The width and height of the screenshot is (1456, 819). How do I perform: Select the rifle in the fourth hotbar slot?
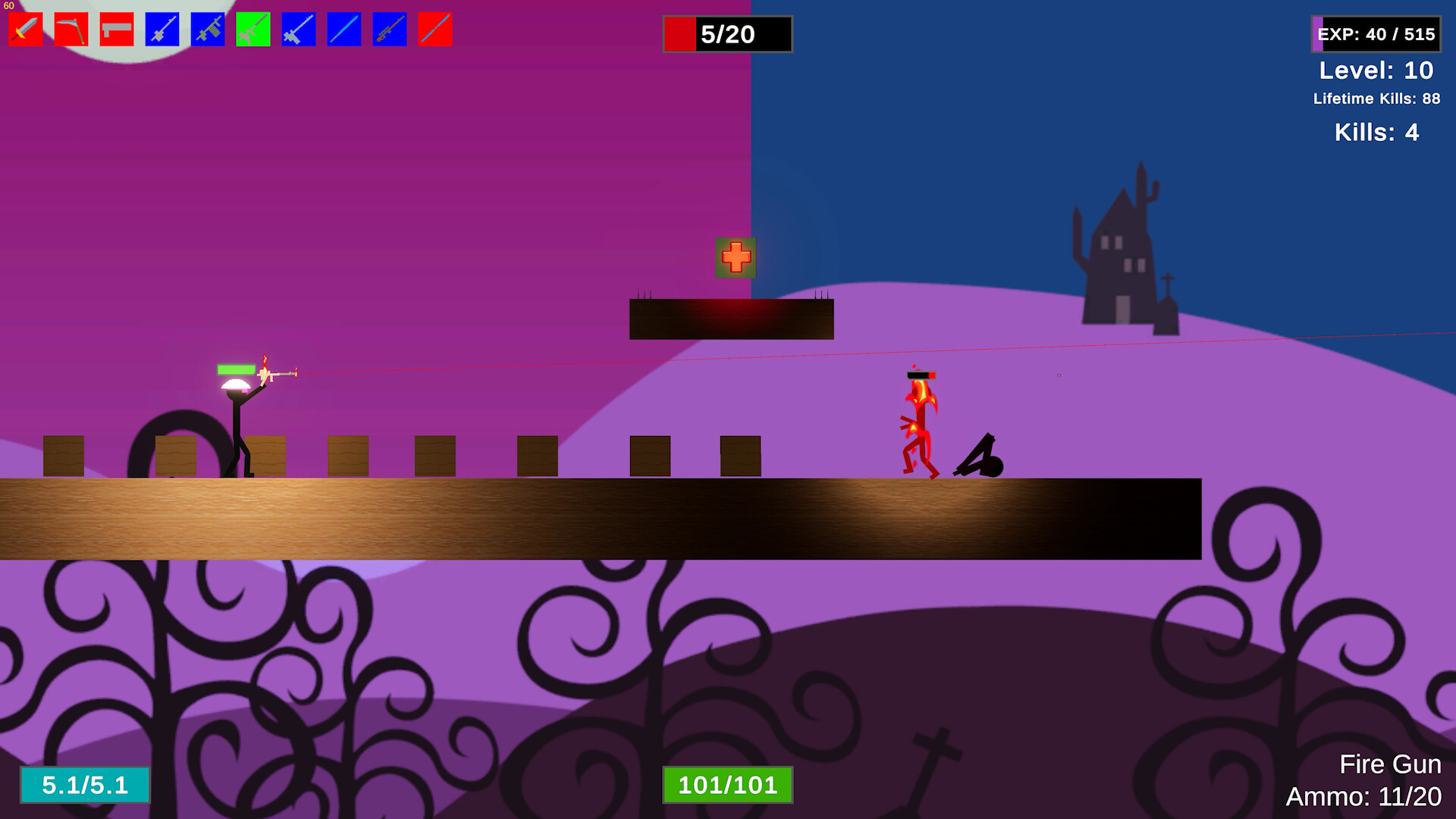(162, 29)
